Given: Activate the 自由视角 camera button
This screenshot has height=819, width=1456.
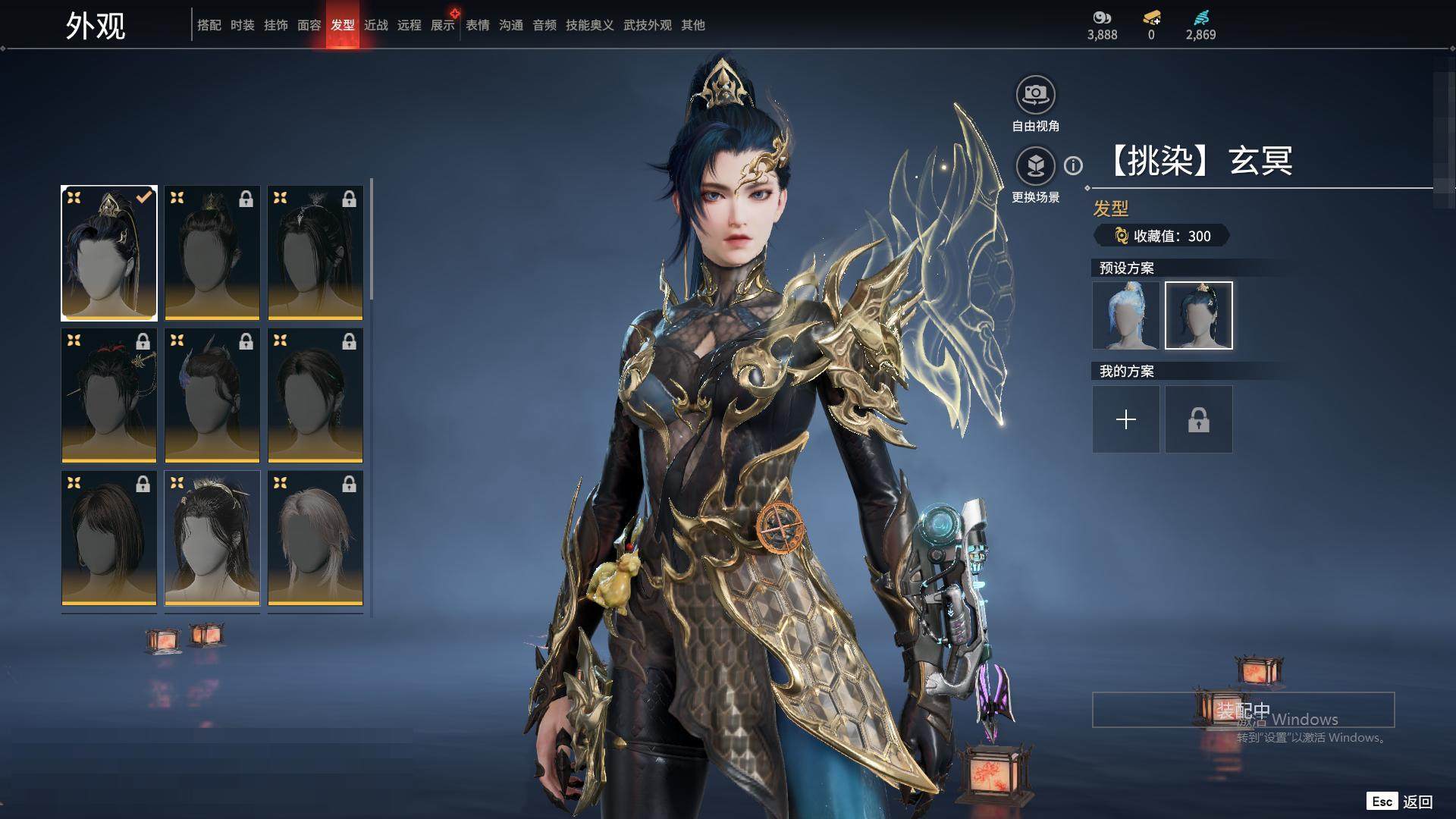Looking at the screenshot, I should click(x=1035, y=95).
